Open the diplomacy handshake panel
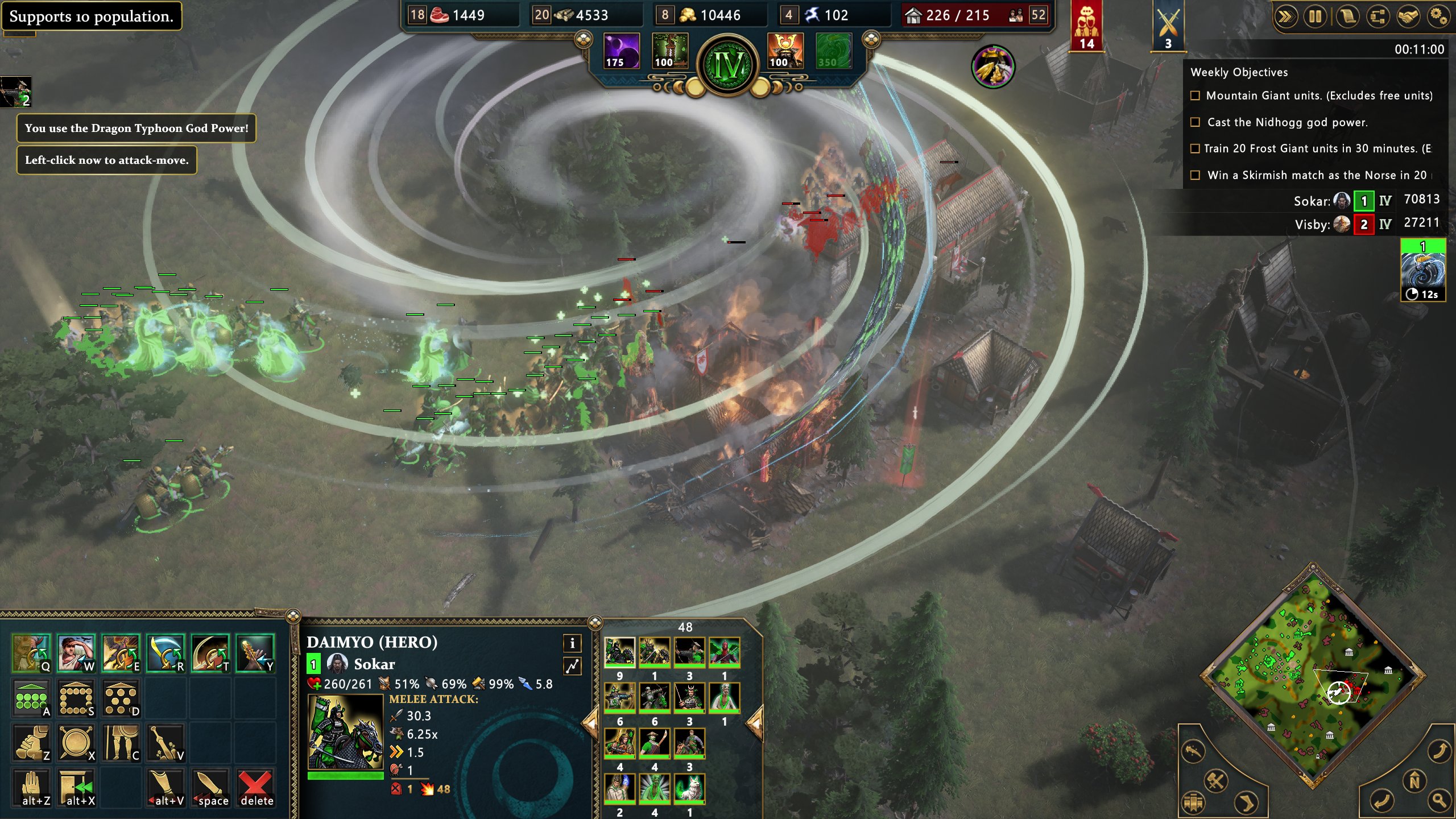Image resolution: width=1456 pixels, height=819 pixels. tap(1408, 16)
